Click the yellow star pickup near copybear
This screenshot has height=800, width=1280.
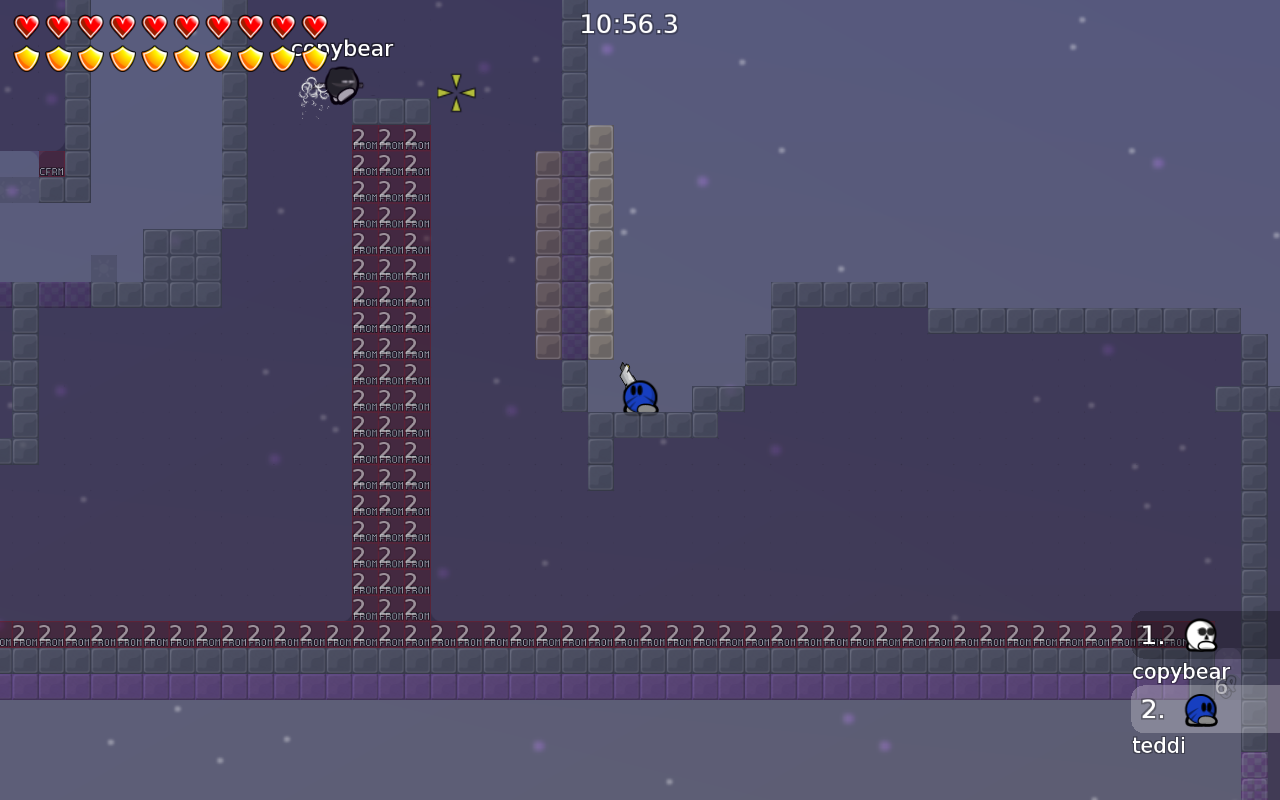457,92
